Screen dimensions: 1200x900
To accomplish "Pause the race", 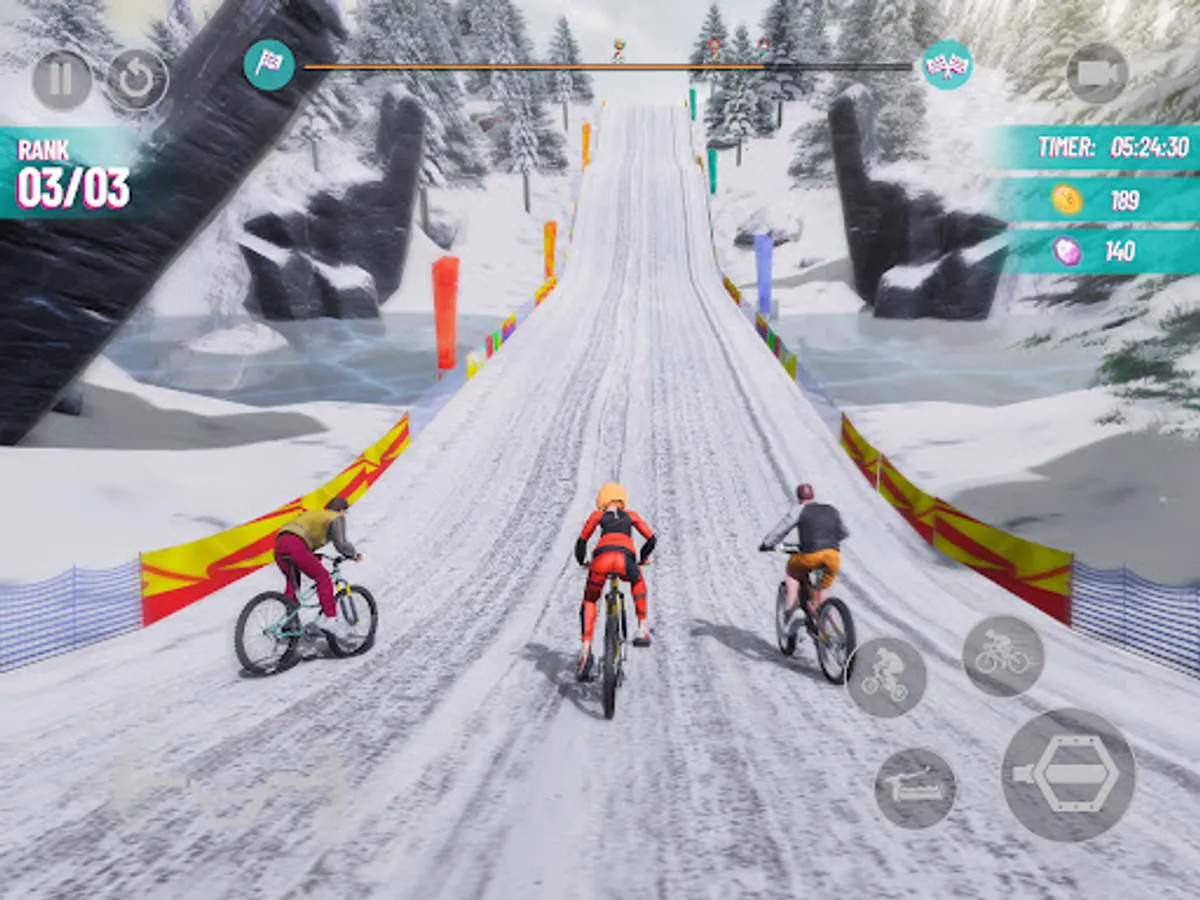I will click(62, 80).
